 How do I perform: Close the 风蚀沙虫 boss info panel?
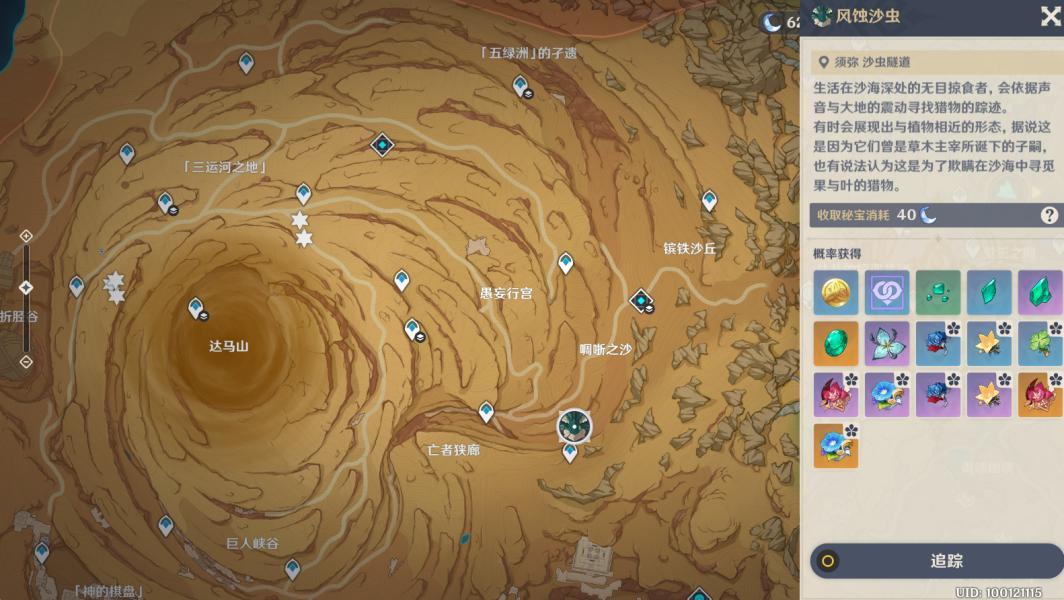[1050, 17]
